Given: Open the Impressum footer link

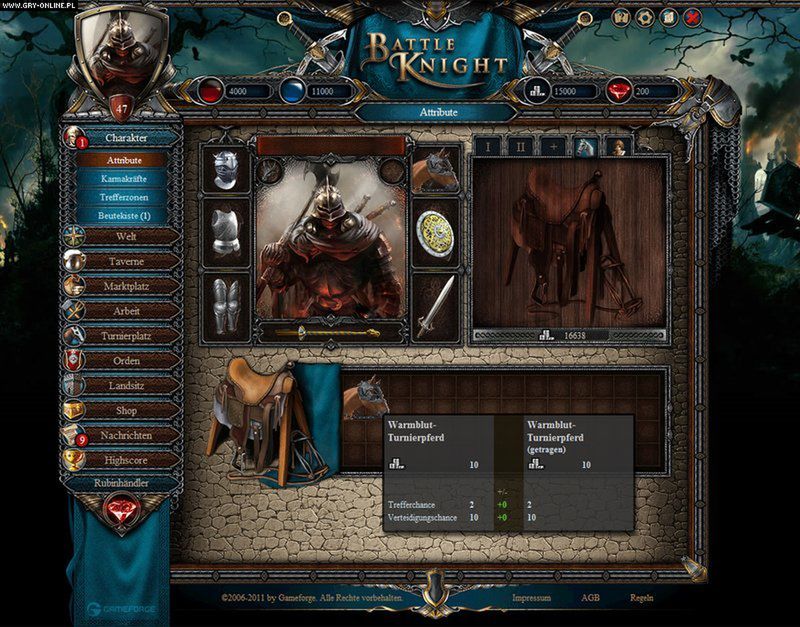Looking at the screenshot, I should click(531, 597).
